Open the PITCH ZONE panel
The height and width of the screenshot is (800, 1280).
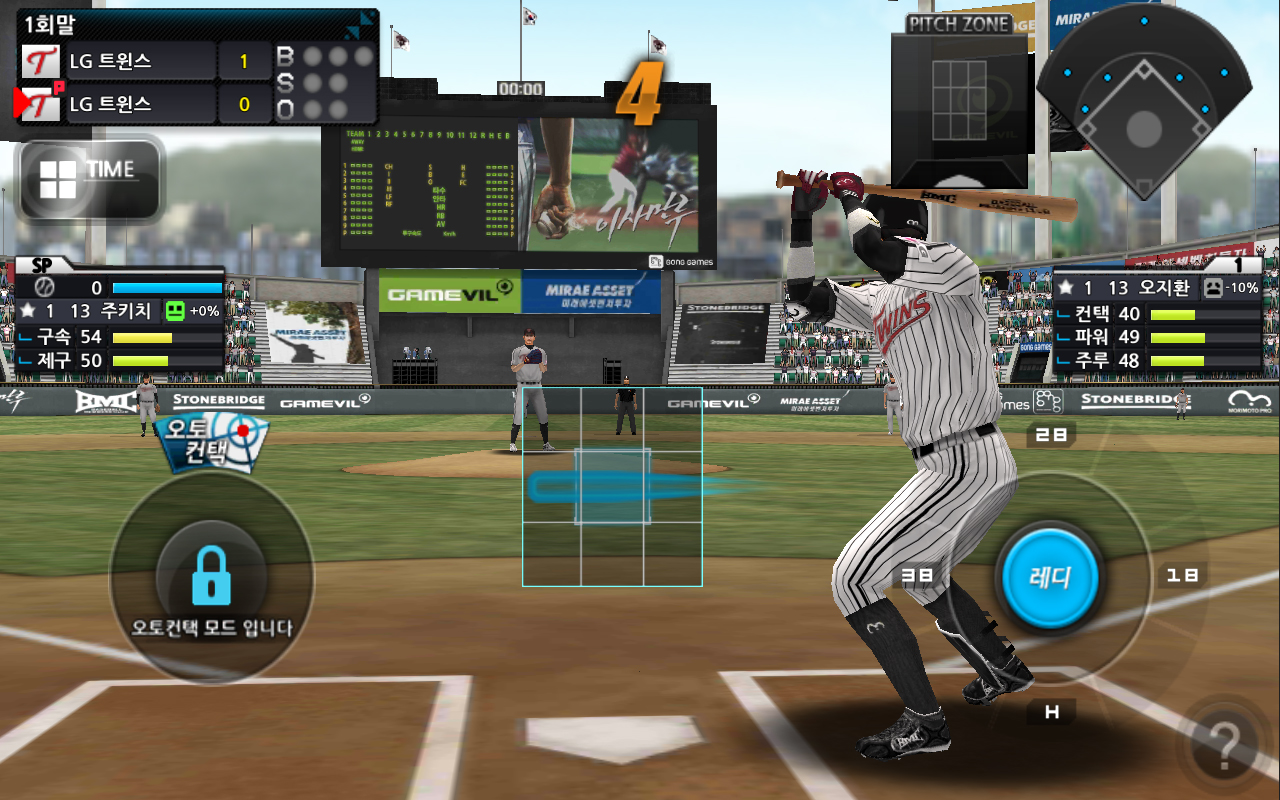coord(960,100)
